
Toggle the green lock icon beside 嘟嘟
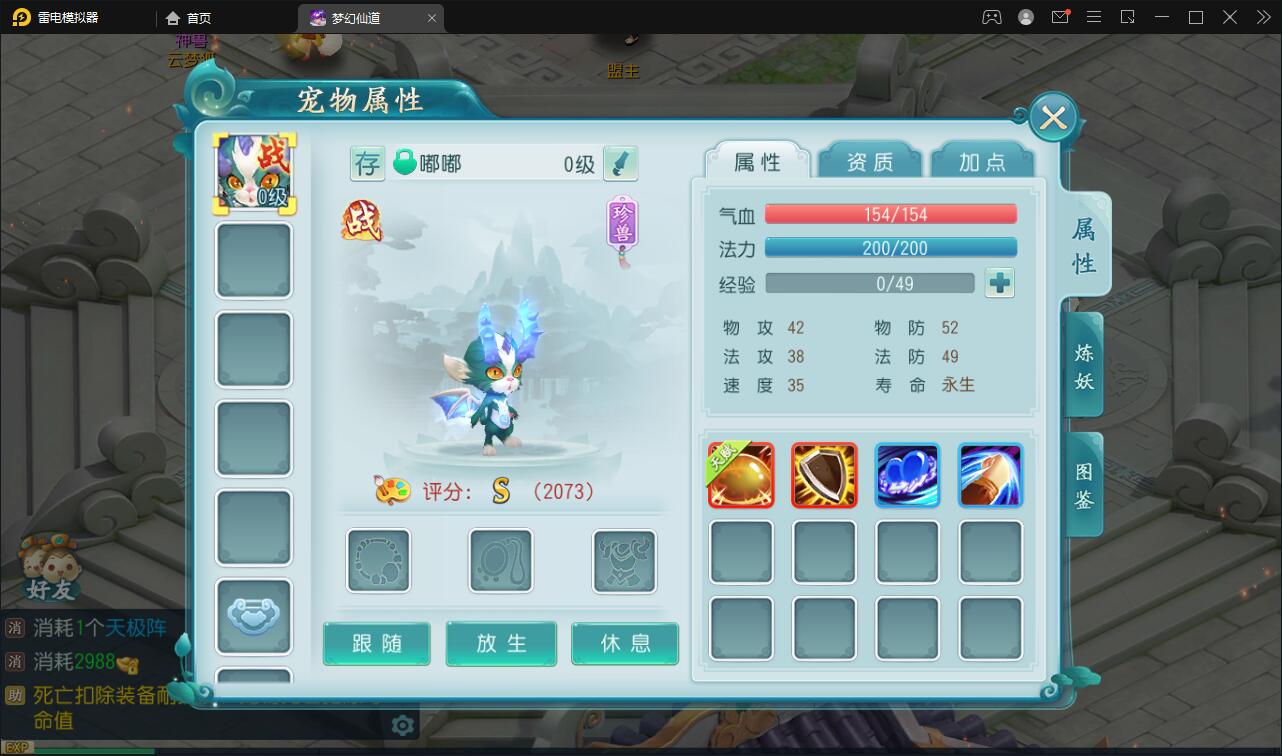tap(407, 162)
